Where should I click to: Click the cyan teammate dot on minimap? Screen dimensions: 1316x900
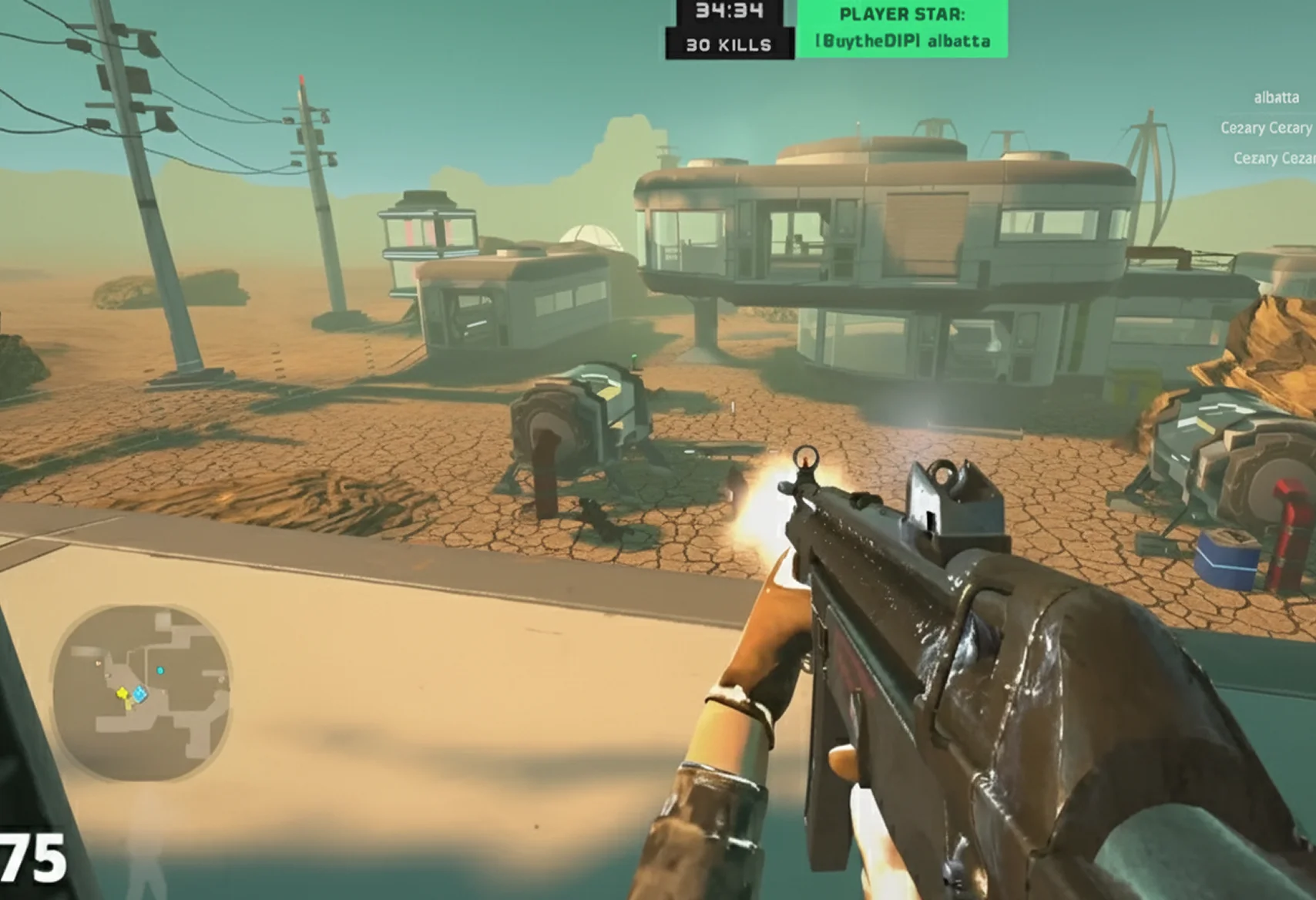160,670
